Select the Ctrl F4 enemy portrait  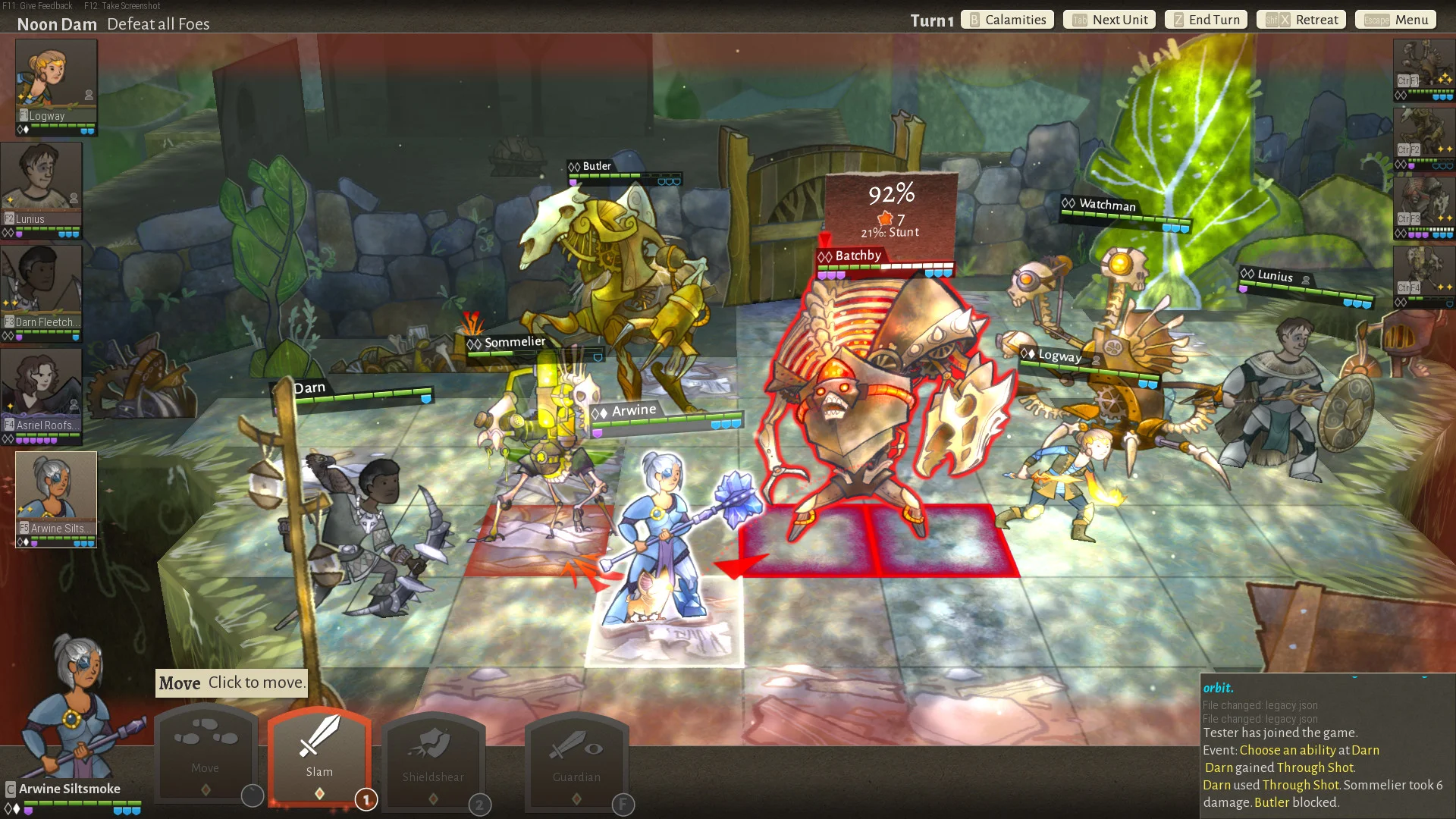[x=1423, y=273]
